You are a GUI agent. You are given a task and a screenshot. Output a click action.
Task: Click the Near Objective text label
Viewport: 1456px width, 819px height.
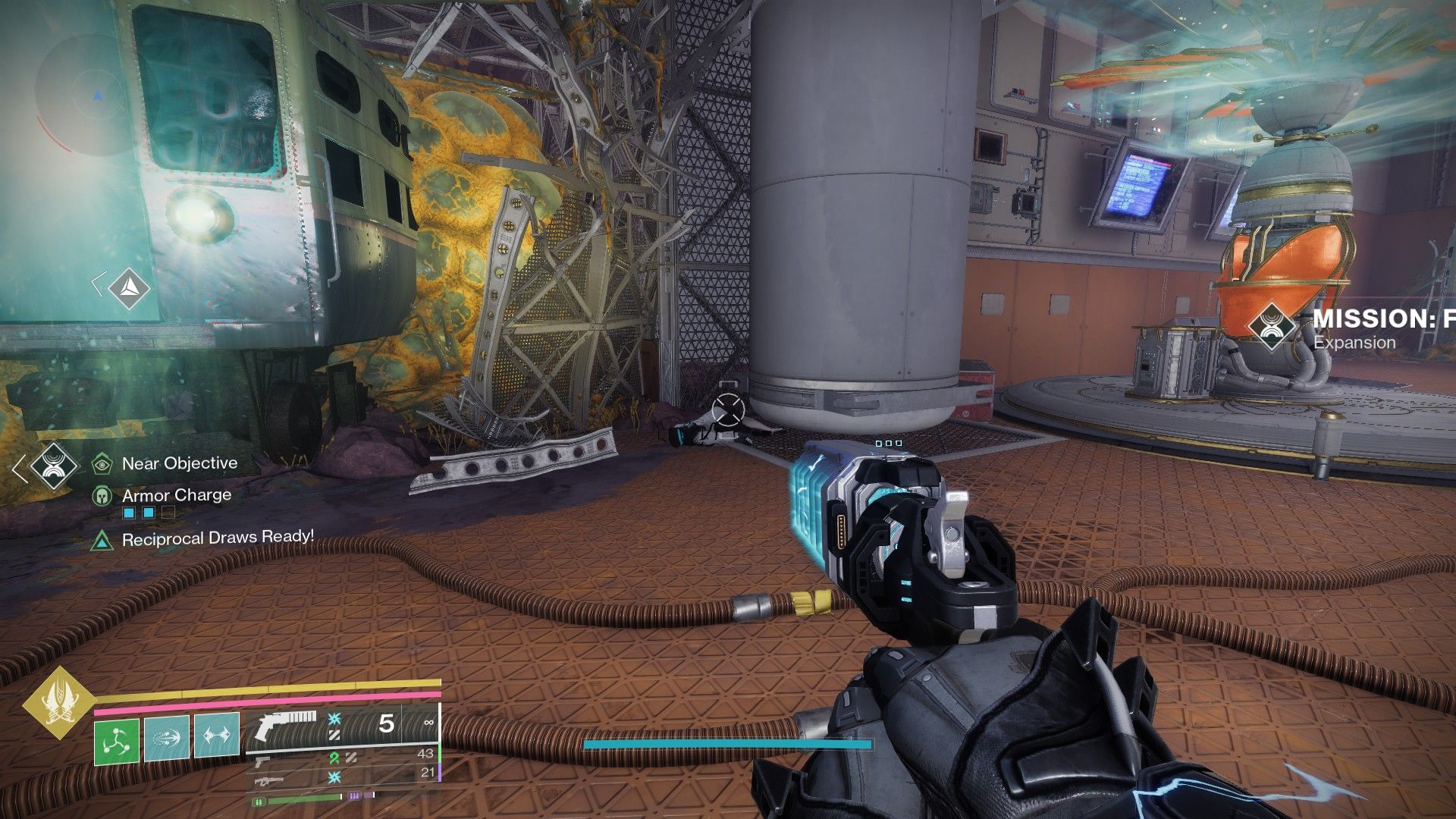coord(179,463)
